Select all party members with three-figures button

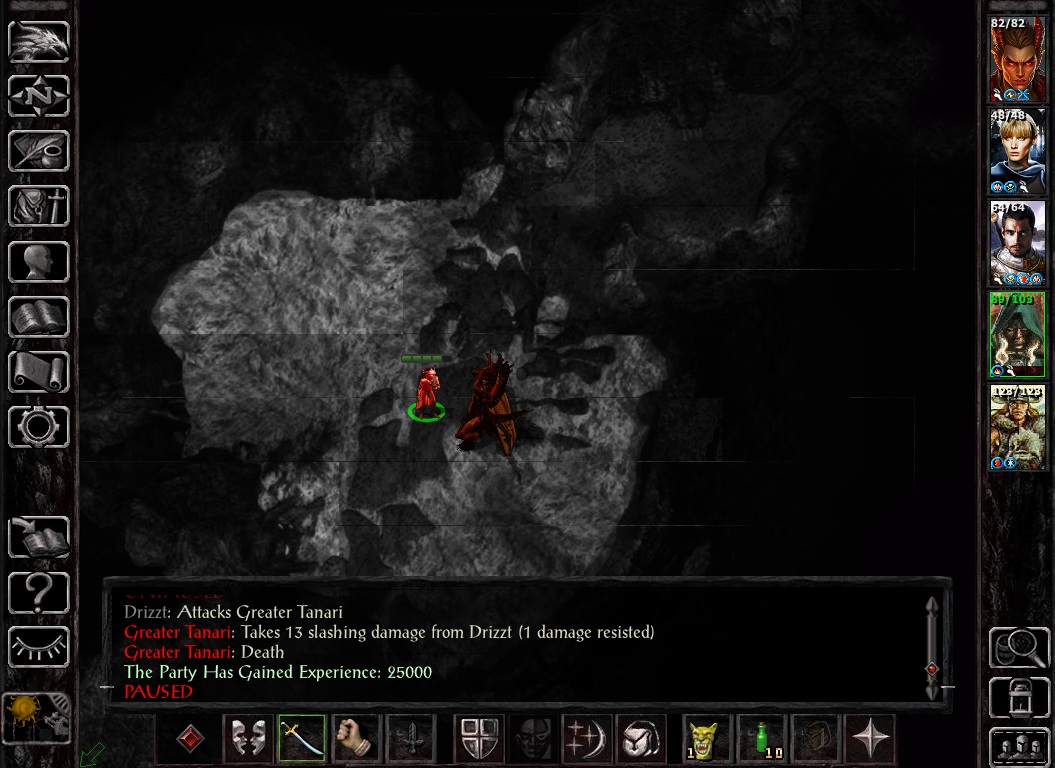click(x=1018, y=747)
